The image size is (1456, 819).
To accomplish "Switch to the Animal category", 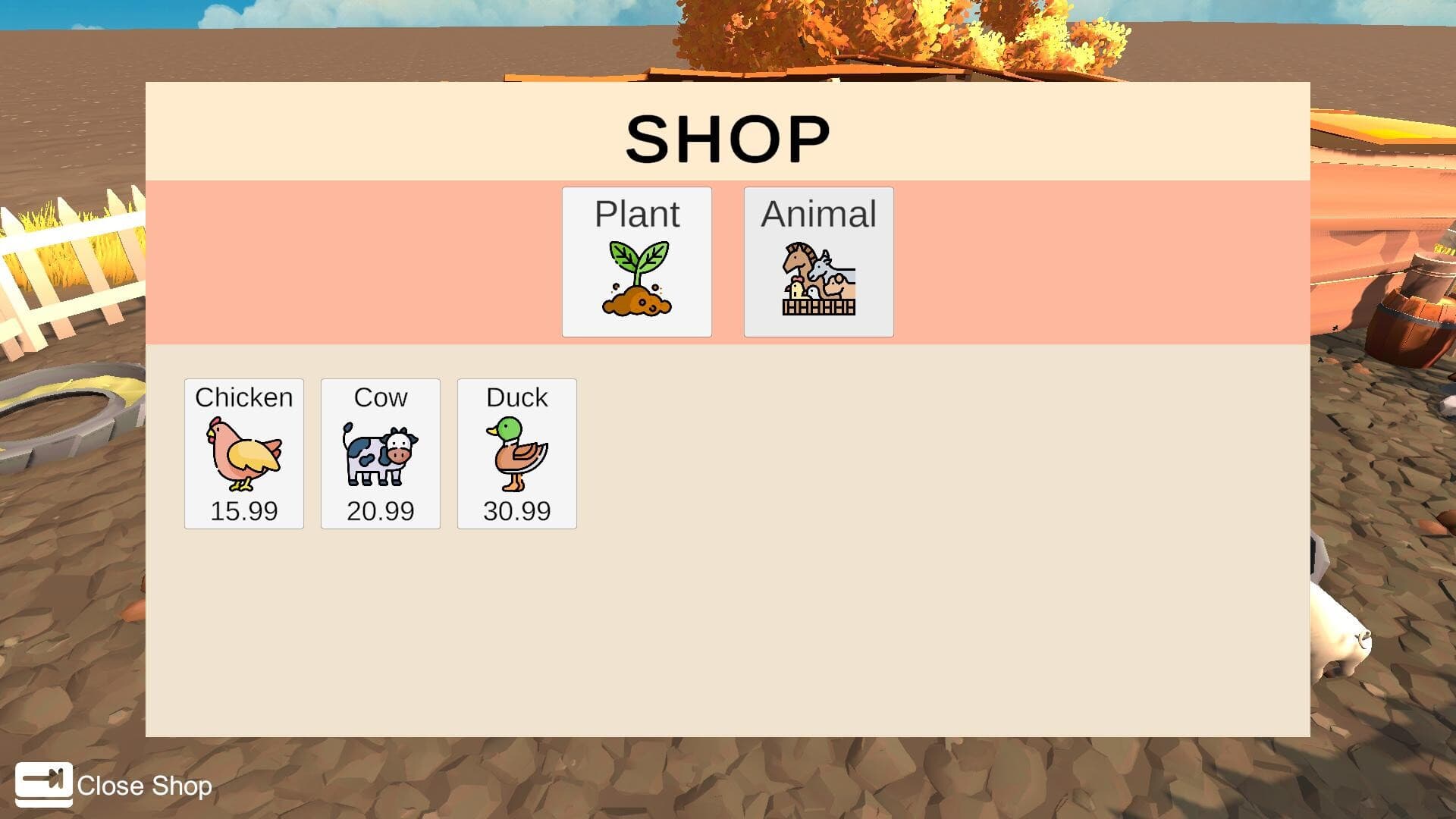I will click(x=819, y=261).
